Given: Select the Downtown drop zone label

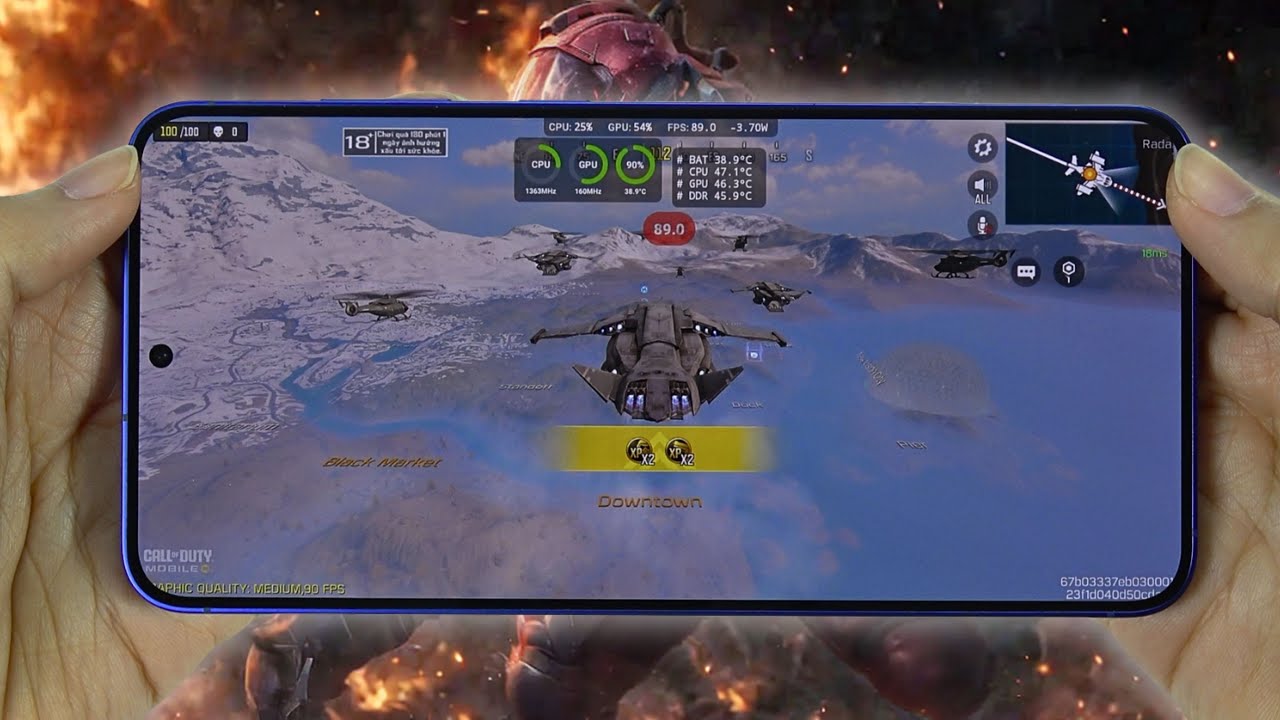Looking at the screenshot, I should click(x=650, y=502).
